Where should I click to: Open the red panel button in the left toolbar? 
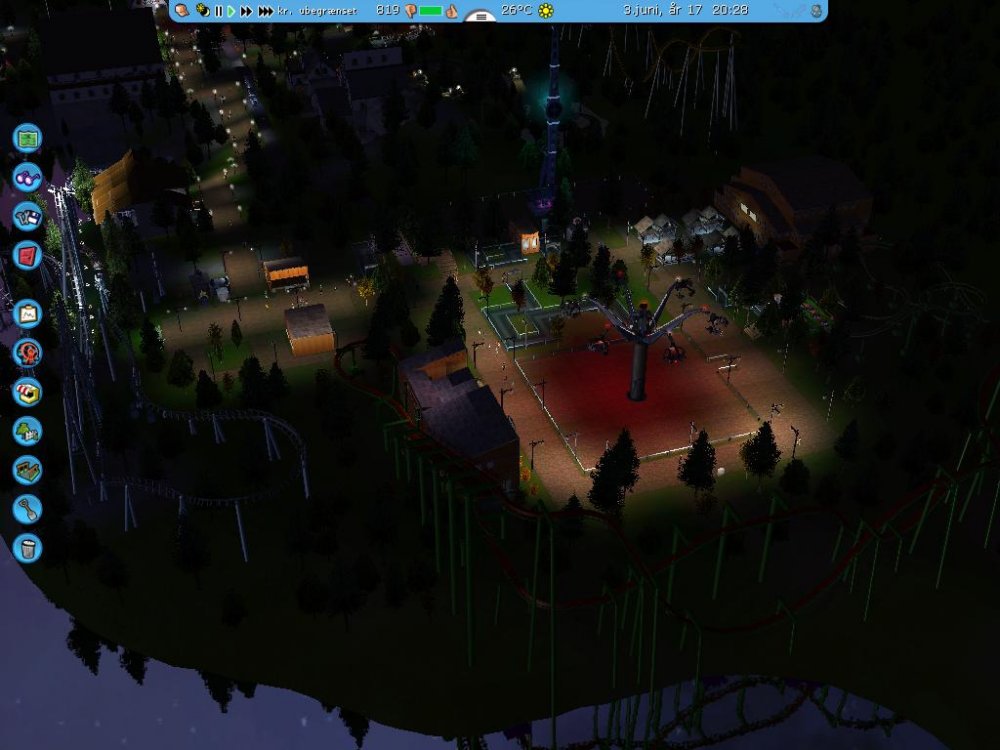coord(27,256)
